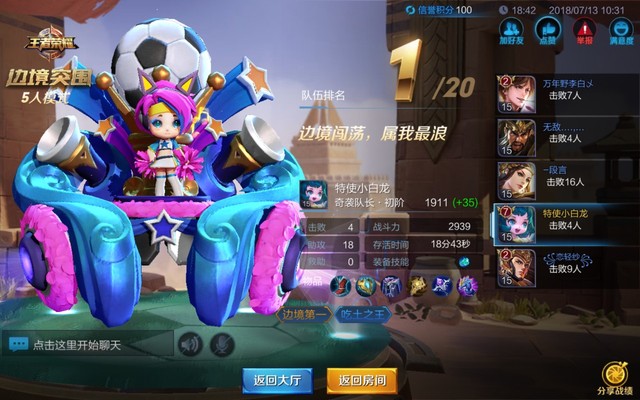
Task: Go back to room via 返回房间
Action: pyautogui.click(x=362, y=380)
